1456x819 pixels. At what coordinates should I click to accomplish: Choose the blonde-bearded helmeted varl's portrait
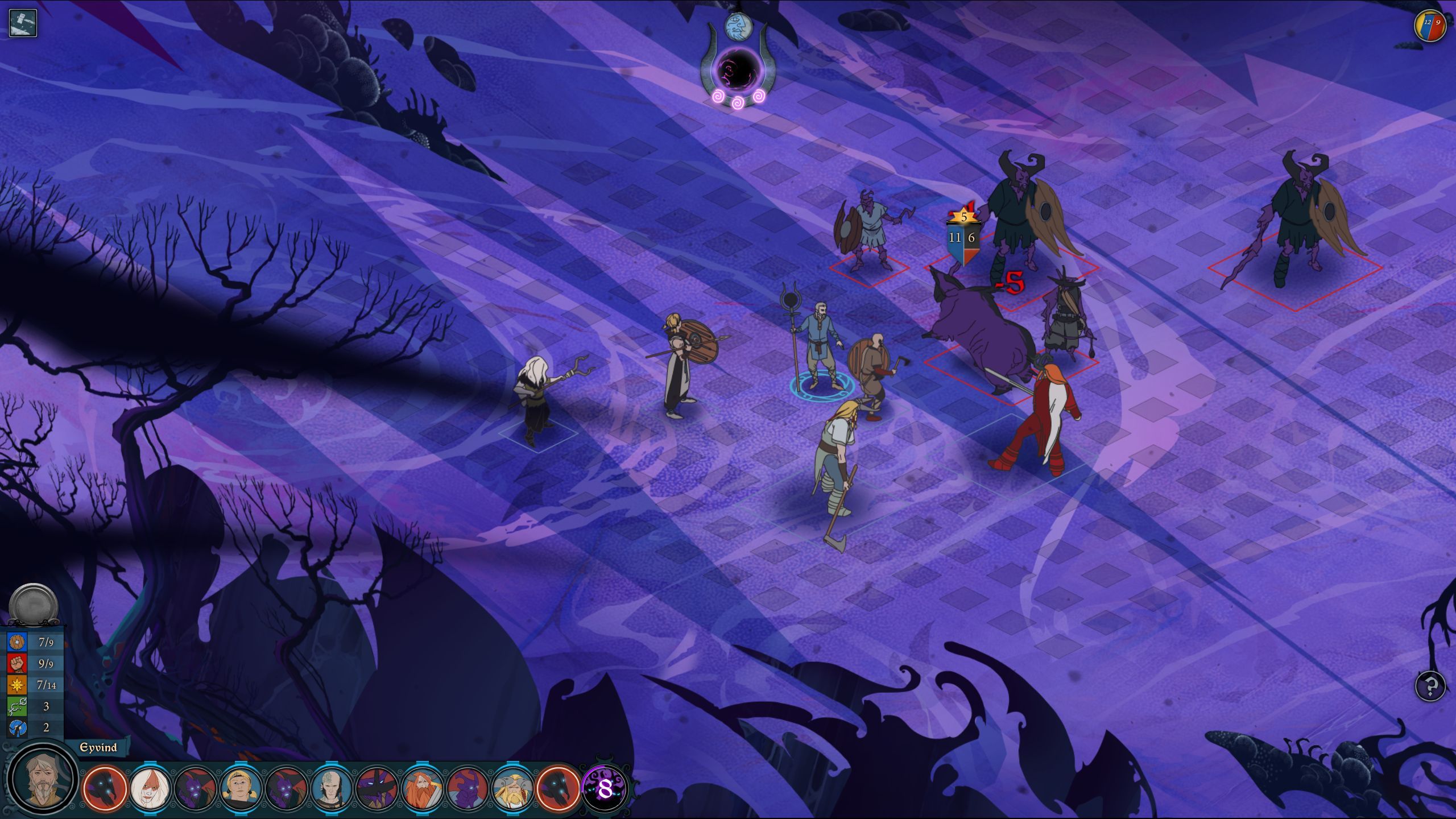512,788
